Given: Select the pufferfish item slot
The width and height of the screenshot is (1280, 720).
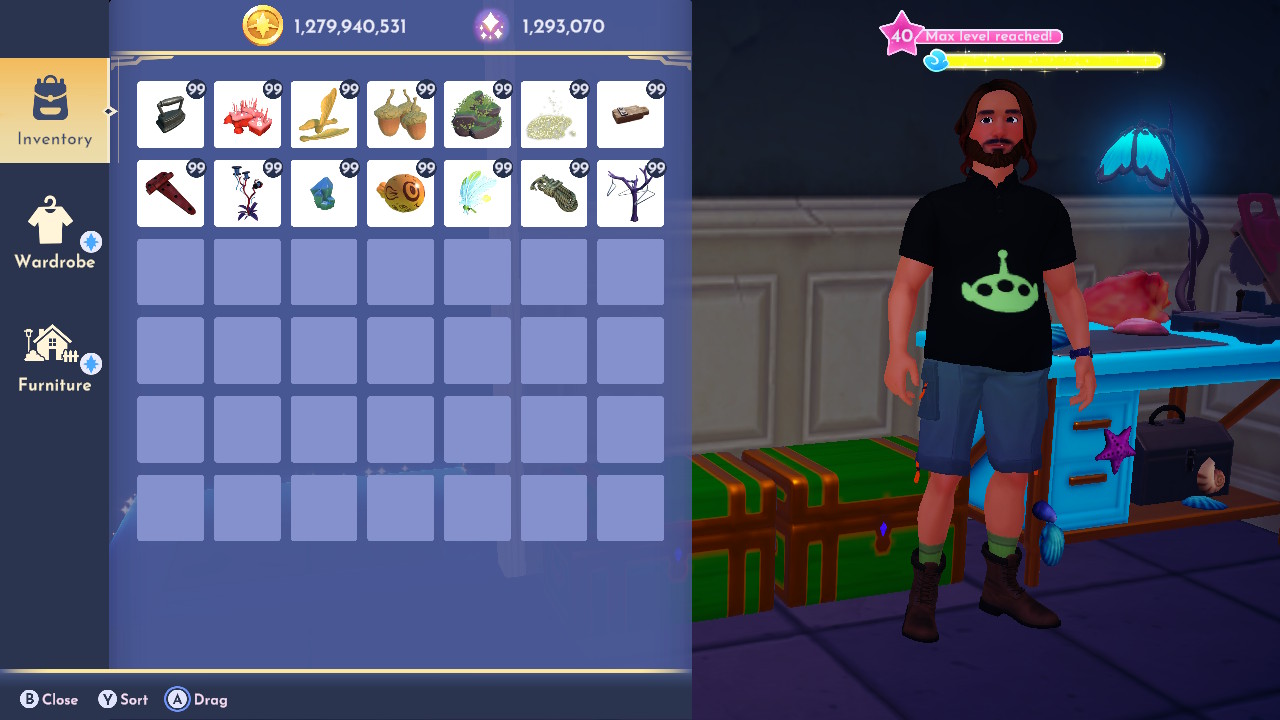Looking at the screenshot, I should click(x=400, y=193).
